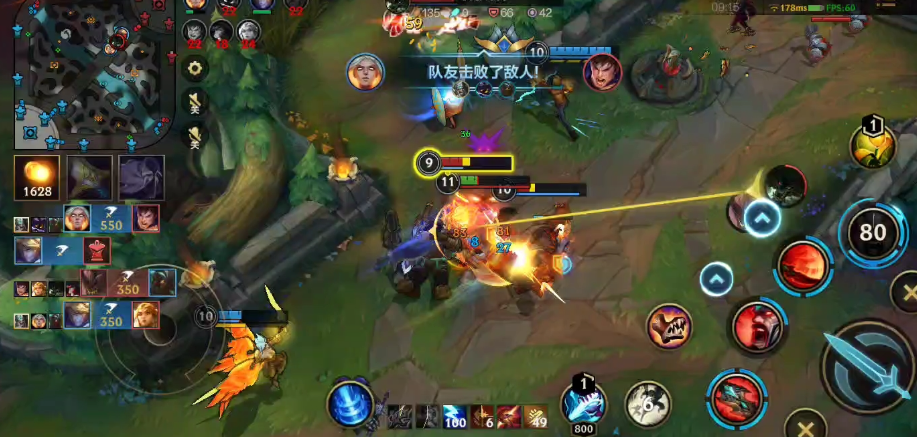Place the yellow trinket ward
Viewport: 917px width, 437px height.
coord(871,145)
